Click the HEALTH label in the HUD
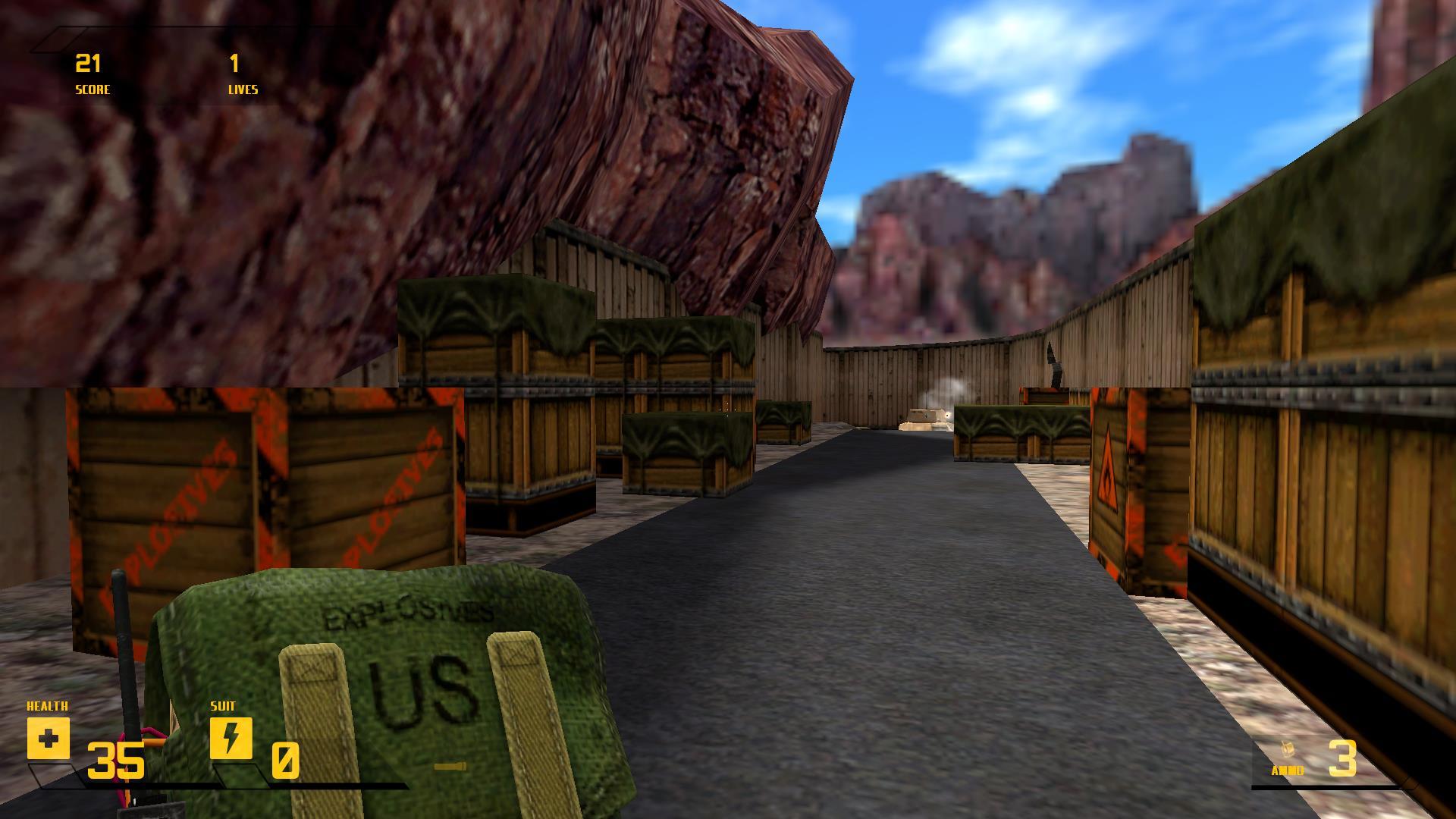1456x819 pixels. pyautogui.click(x=47, y=705)
